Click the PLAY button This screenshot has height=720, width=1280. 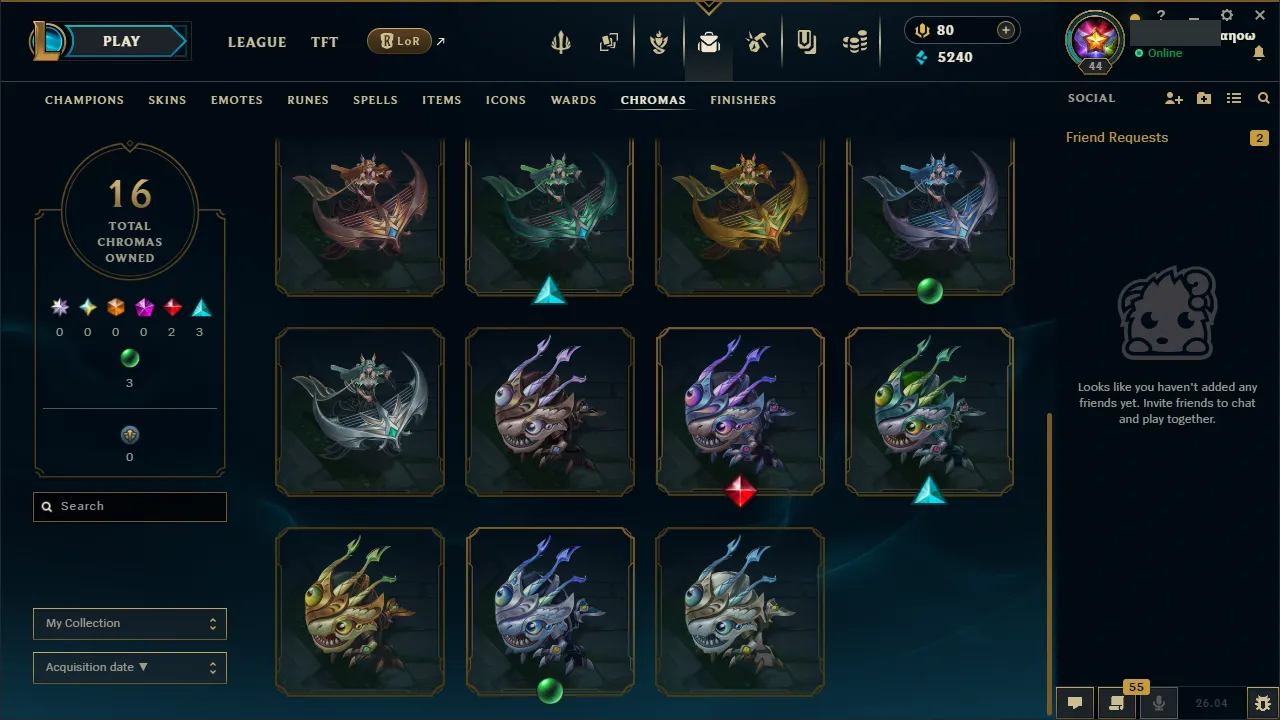pos(121,41)
